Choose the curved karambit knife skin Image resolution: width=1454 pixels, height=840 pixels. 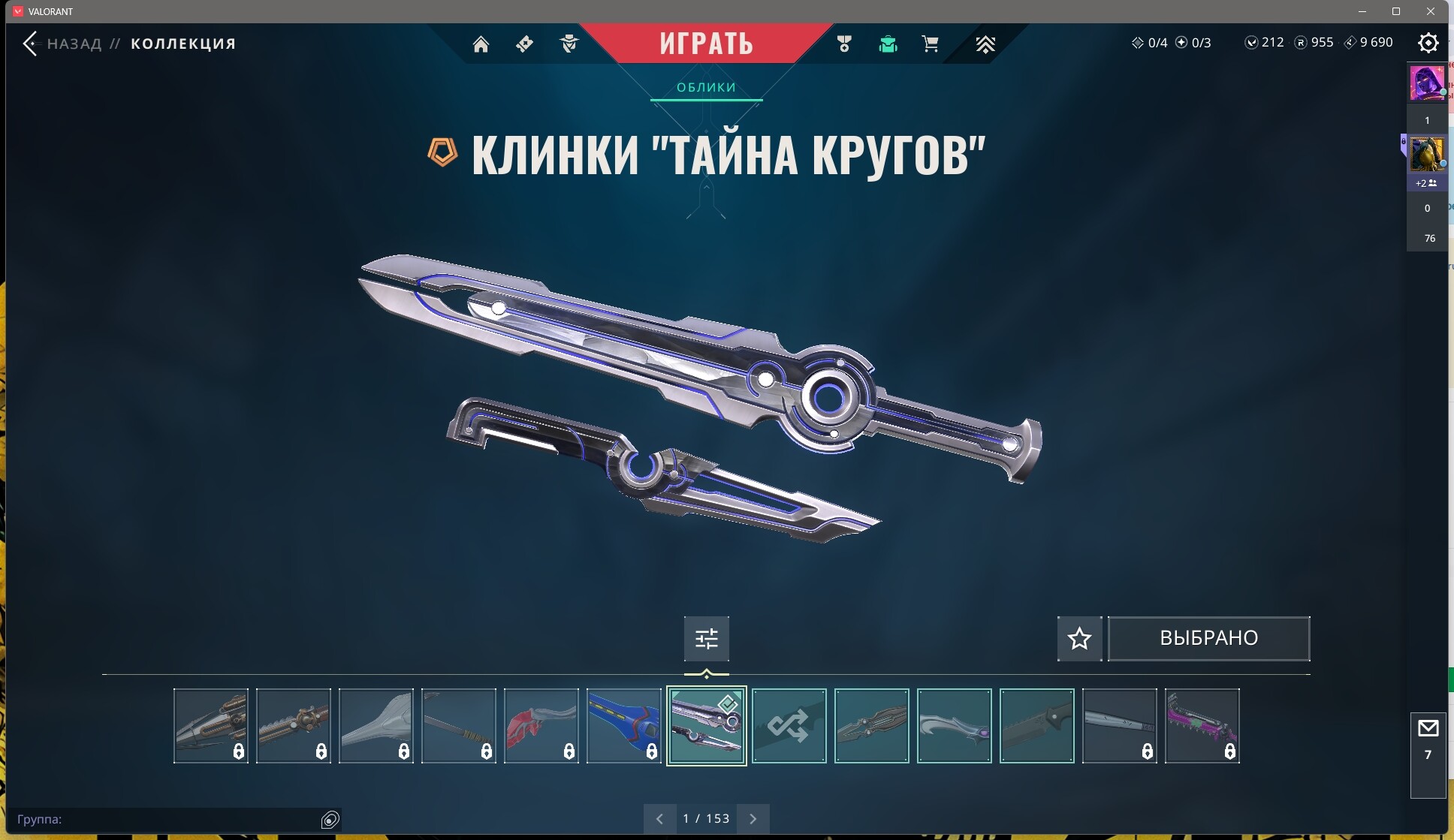(954, 726)
